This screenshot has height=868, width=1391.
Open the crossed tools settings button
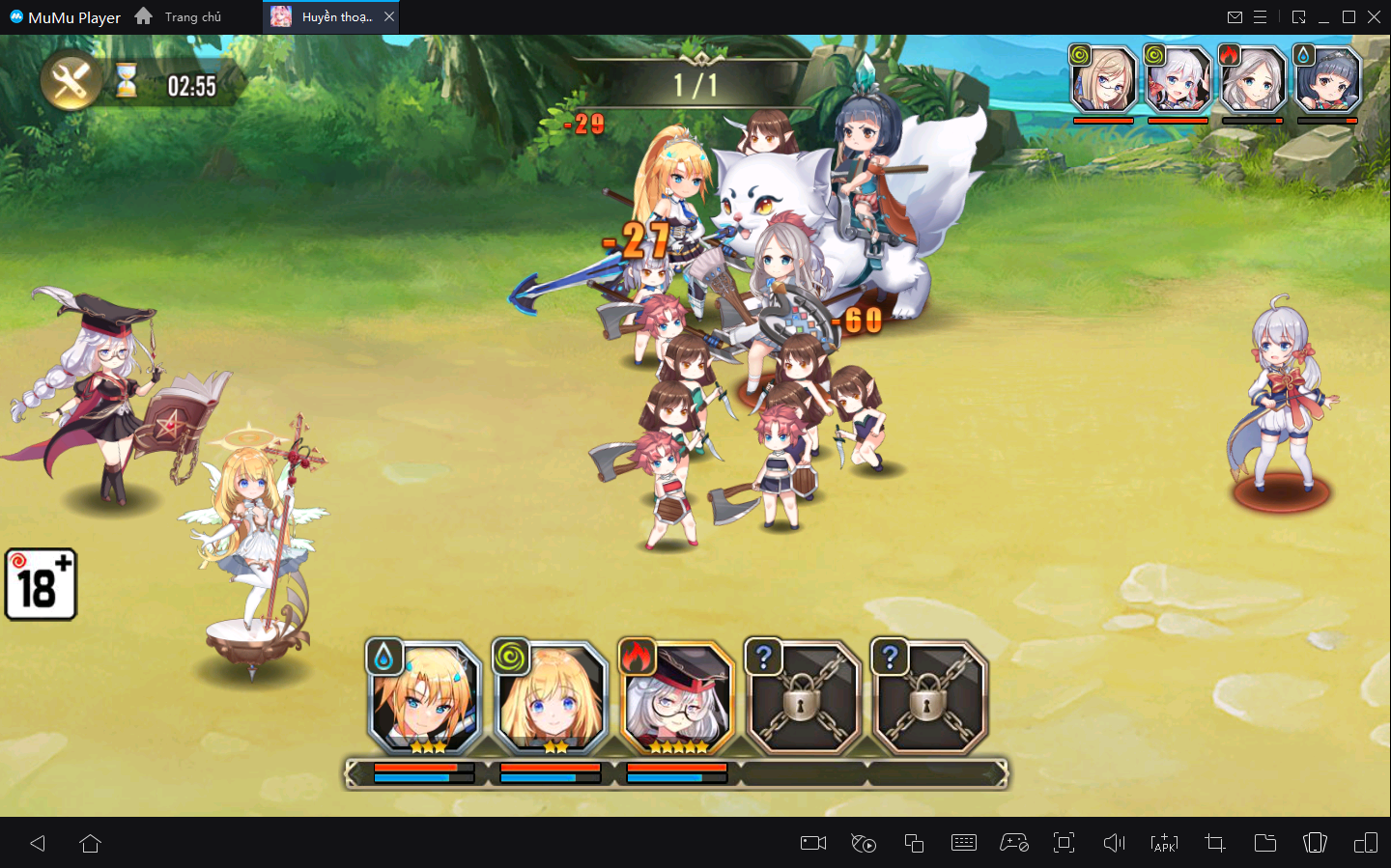pyautogui.click(x=71, y=81)
